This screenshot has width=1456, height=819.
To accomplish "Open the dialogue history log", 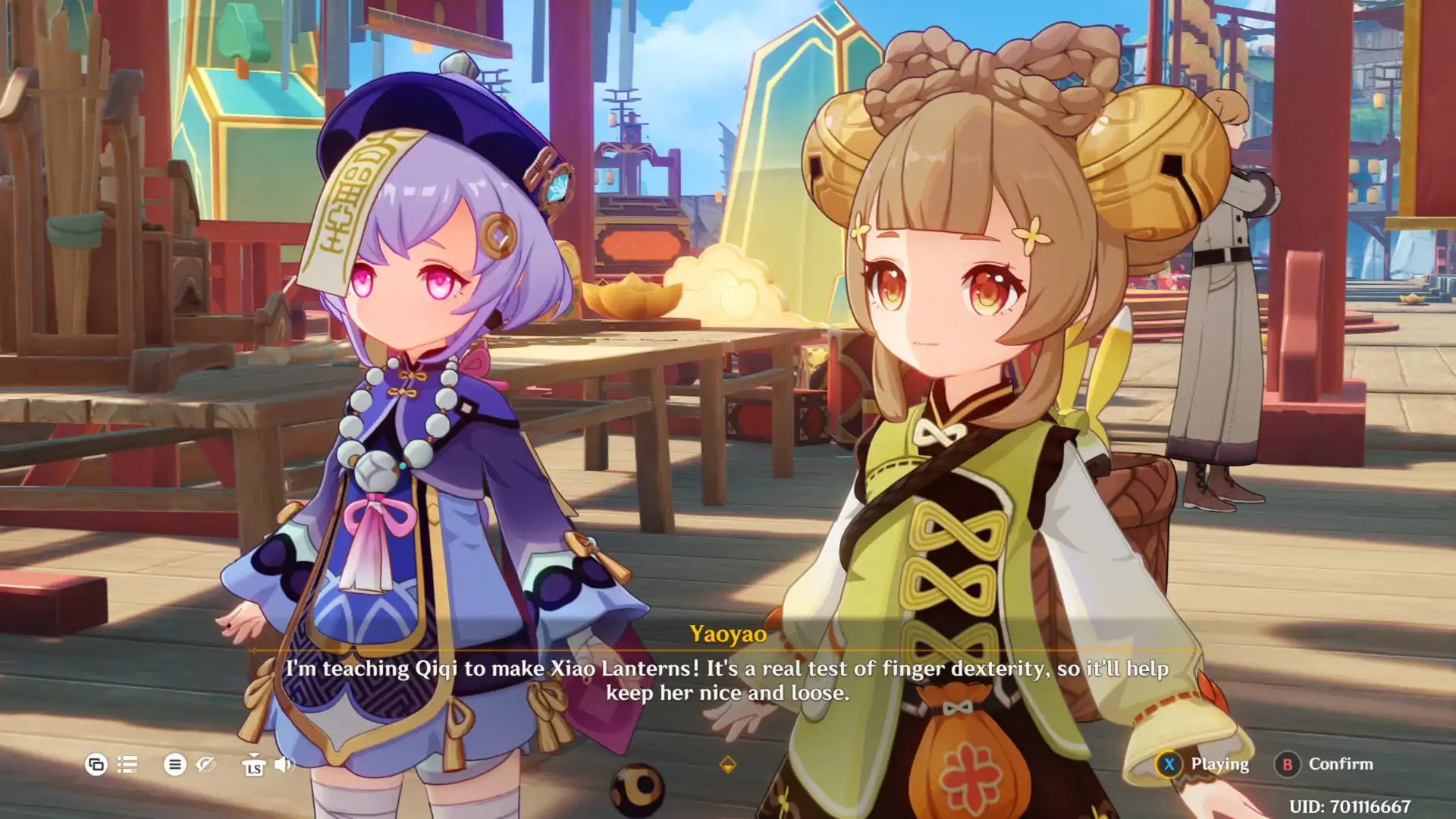I will click(127, 764).
